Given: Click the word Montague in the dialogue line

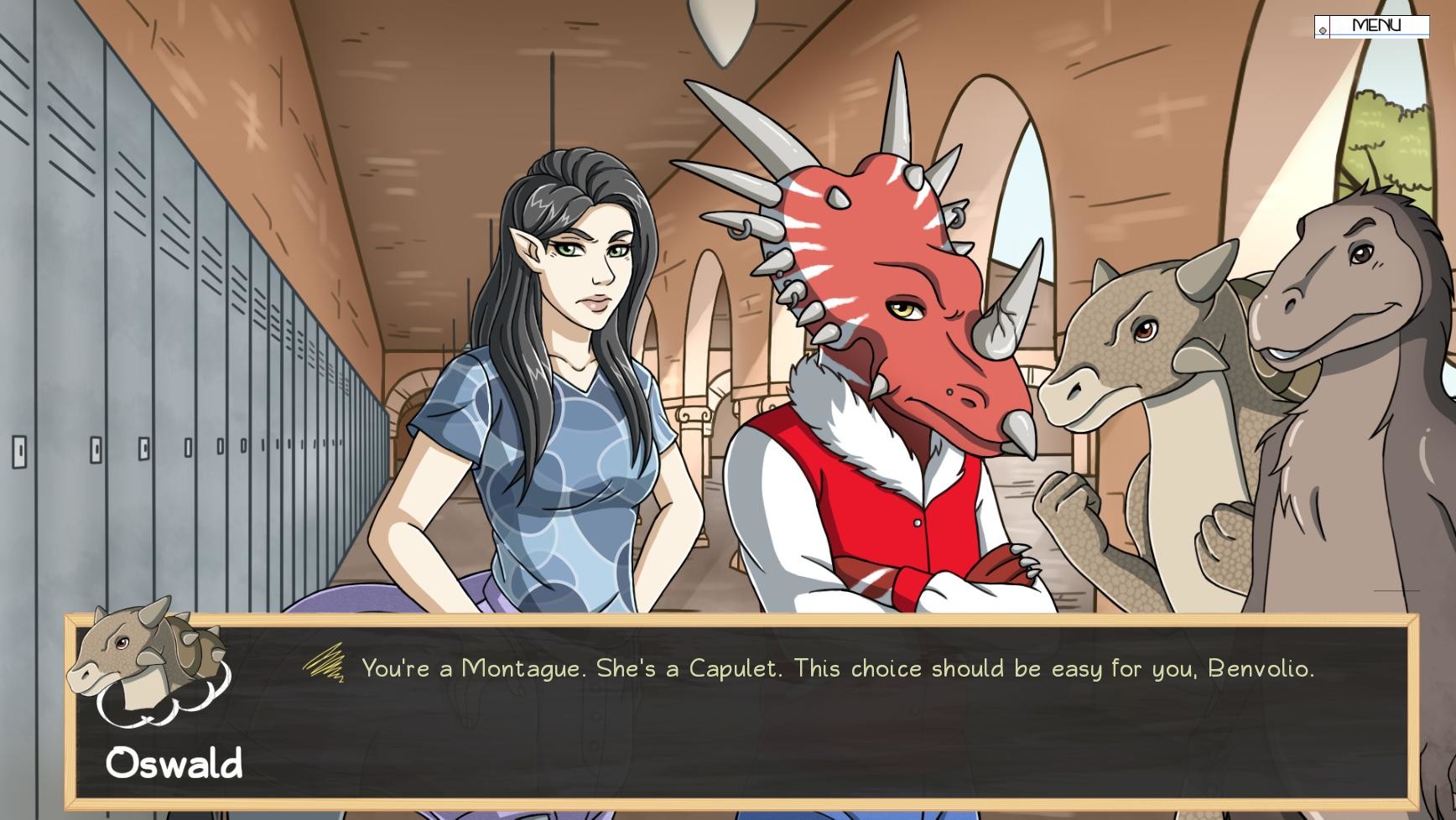Looking at the screenshot, I should click(521, 668).
